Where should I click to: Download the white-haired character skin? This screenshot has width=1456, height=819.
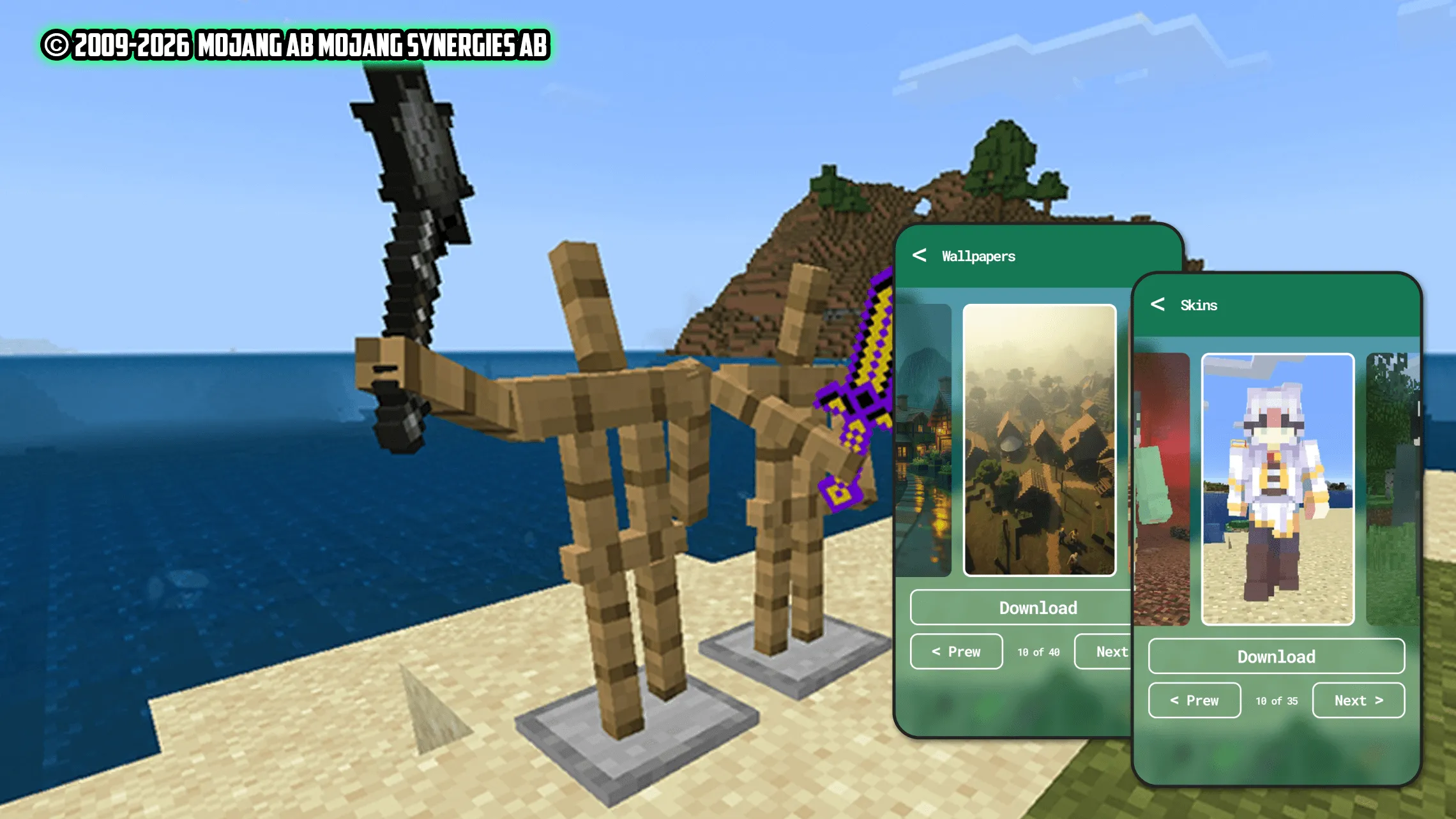[x=1276, y=656]
